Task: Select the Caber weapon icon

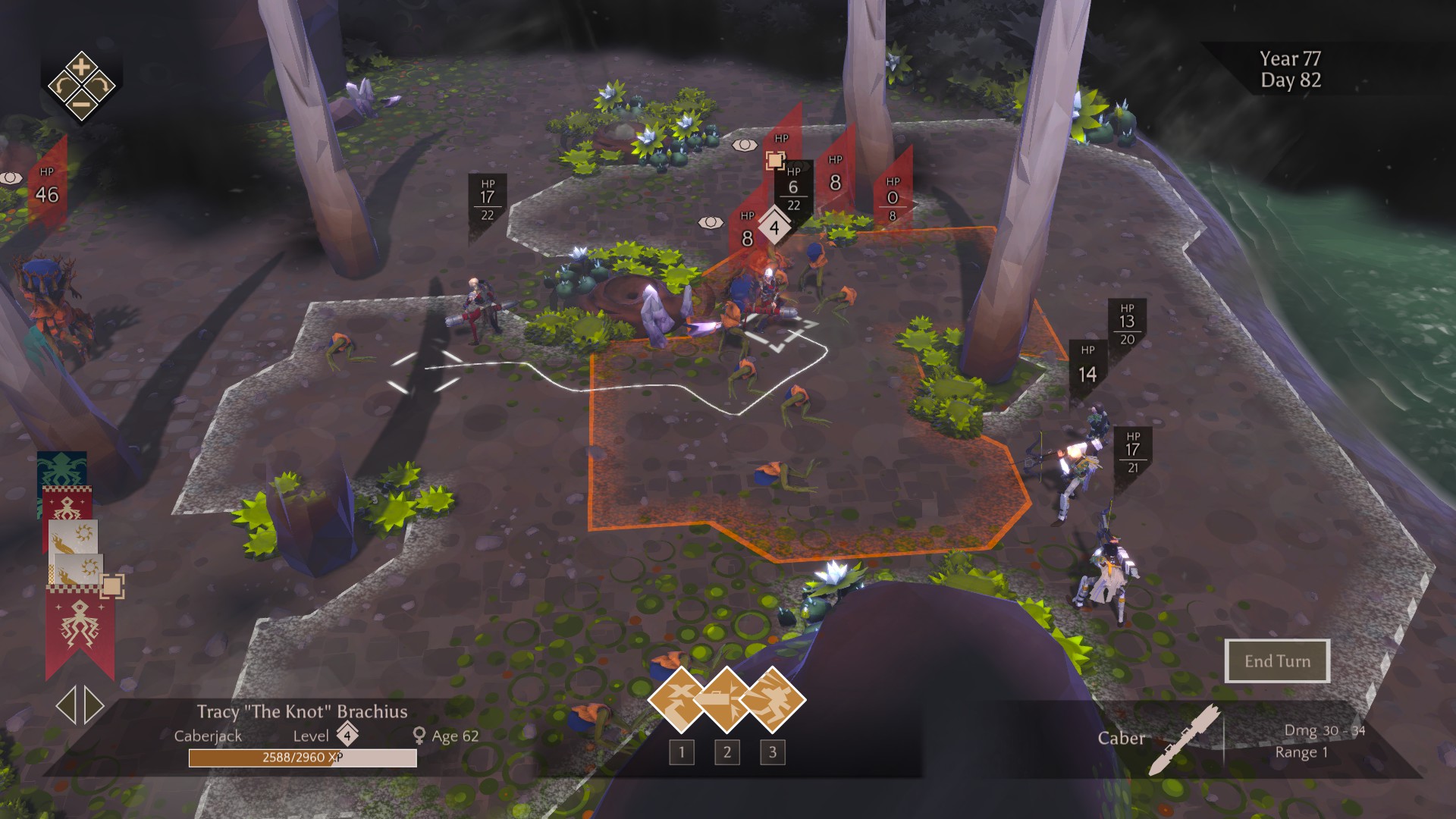Action: pyautogui.click(x=1184, y=739)
